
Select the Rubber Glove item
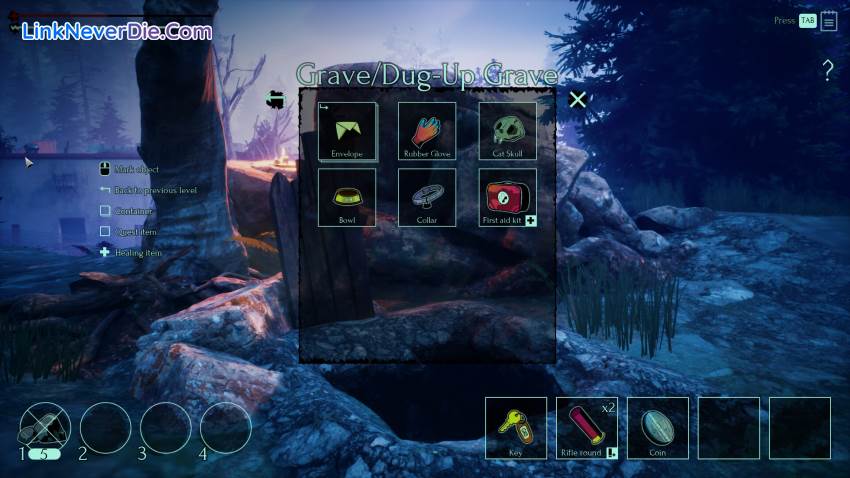427,131
